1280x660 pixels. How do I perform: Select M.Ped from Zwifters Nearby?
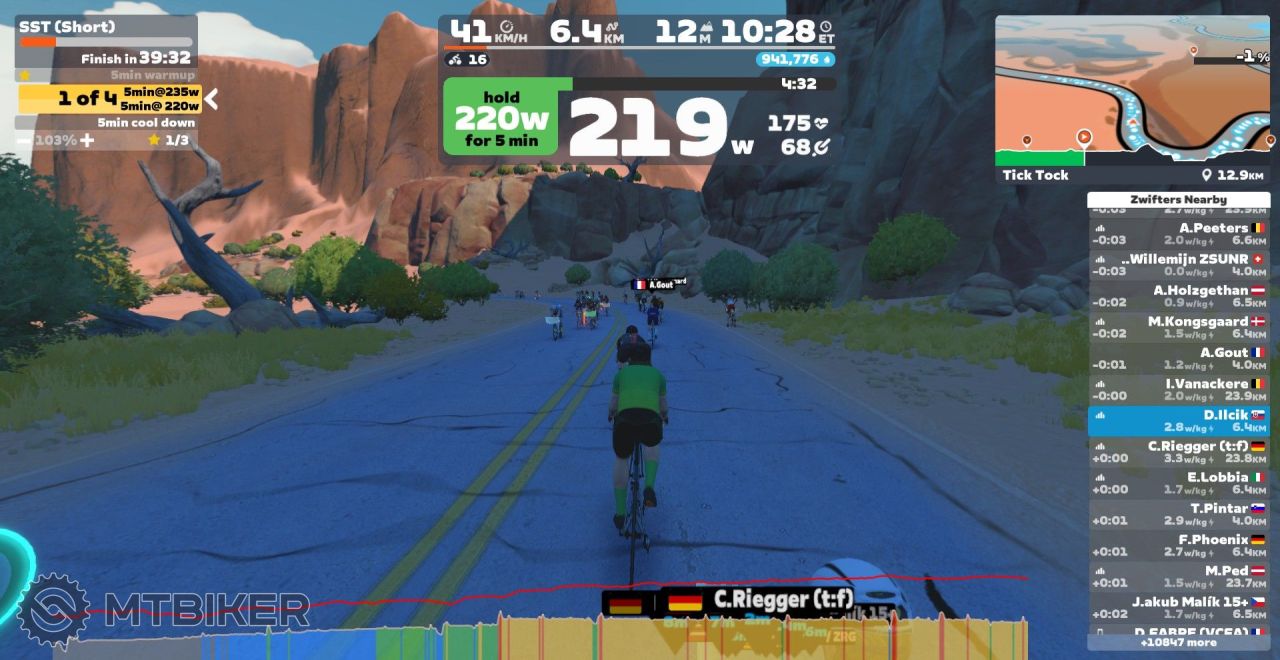[1178, 576]
